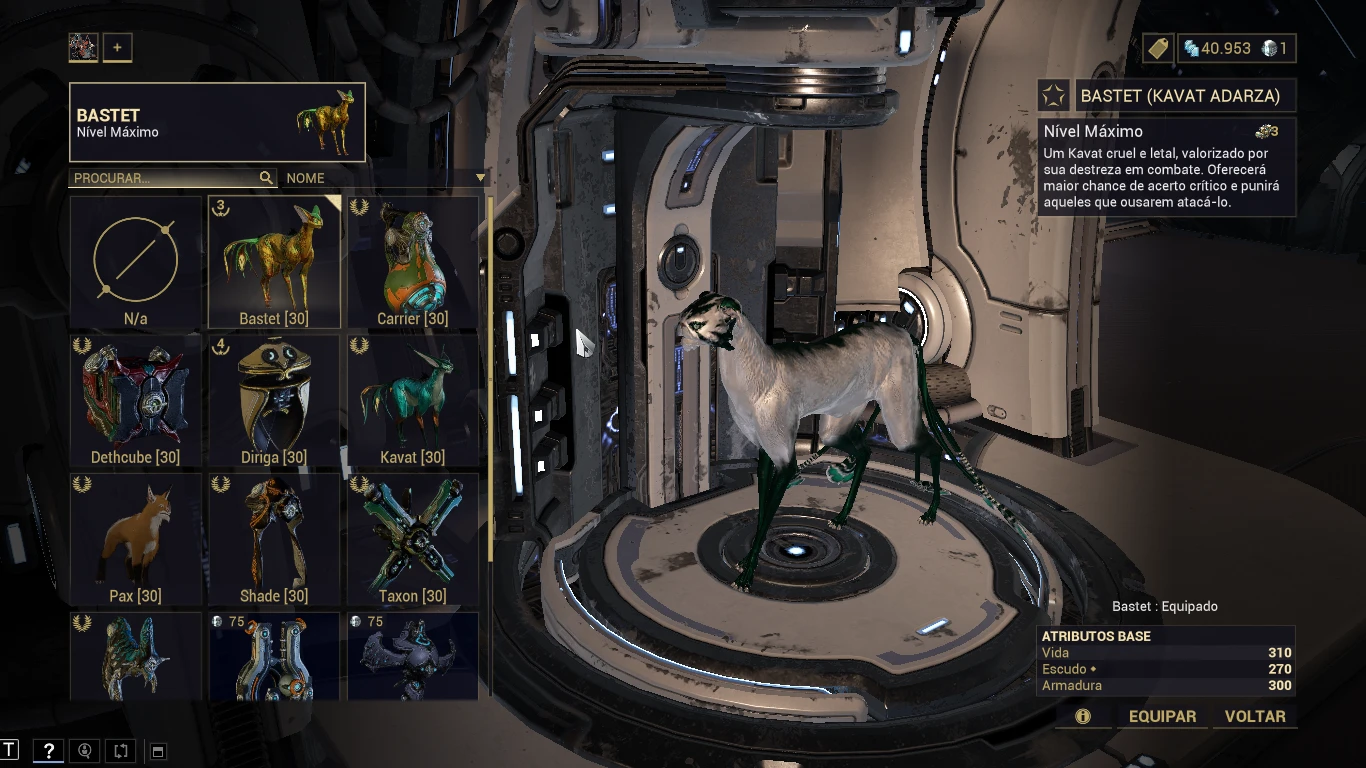
Task: Click the selected Bastet header card
Action: tap(217, 122)
